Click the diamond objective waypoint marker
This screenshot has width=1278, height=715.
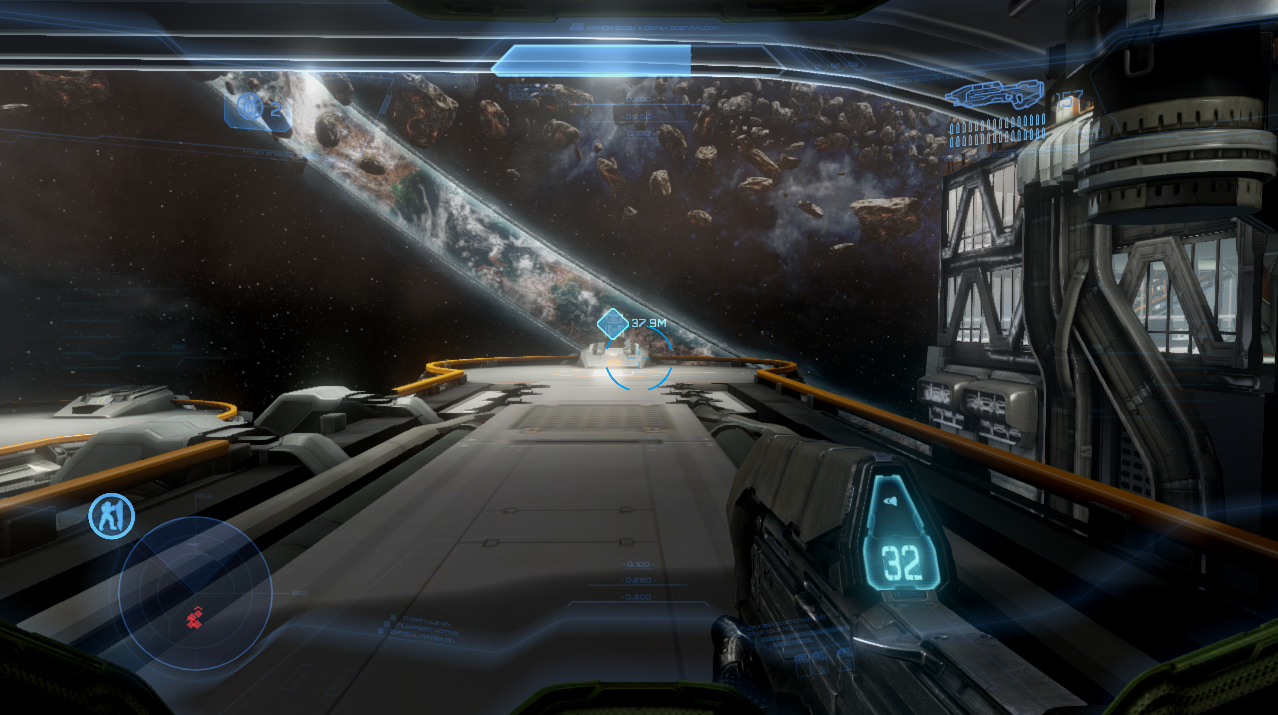pyautogui.click(x=611, y=323)
